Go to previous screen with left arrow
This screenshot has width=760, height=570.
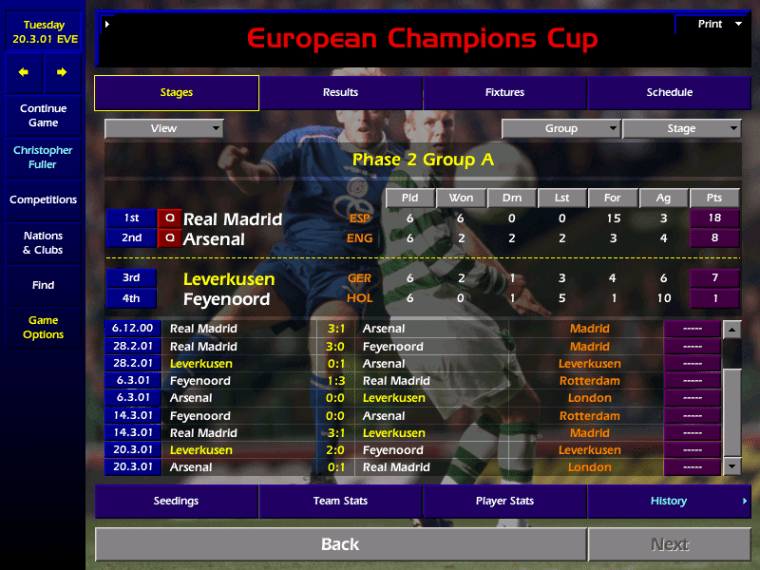pos(24,72)
